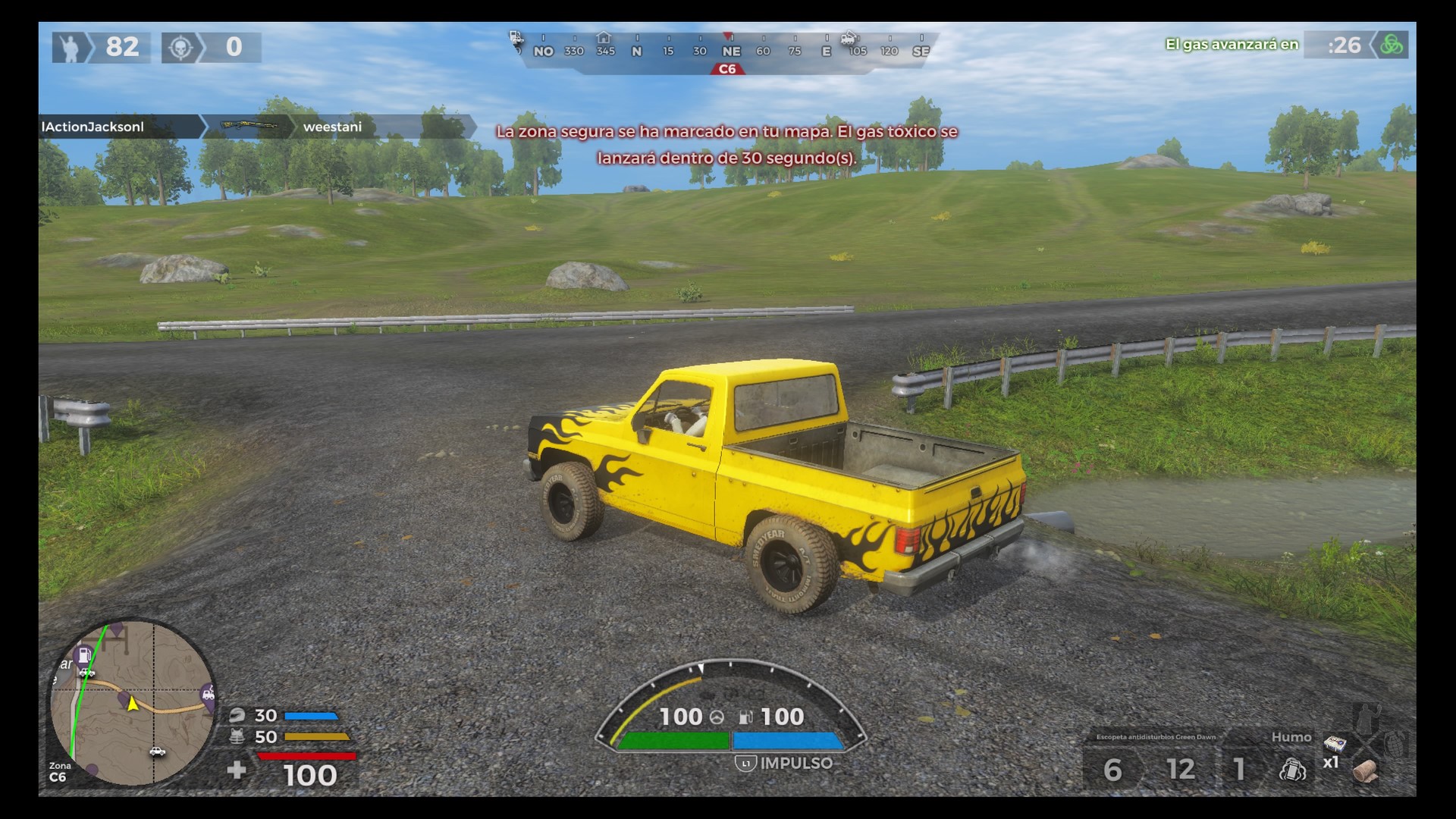
Task: Use the bandage item icon
Action: (1365, 770)
